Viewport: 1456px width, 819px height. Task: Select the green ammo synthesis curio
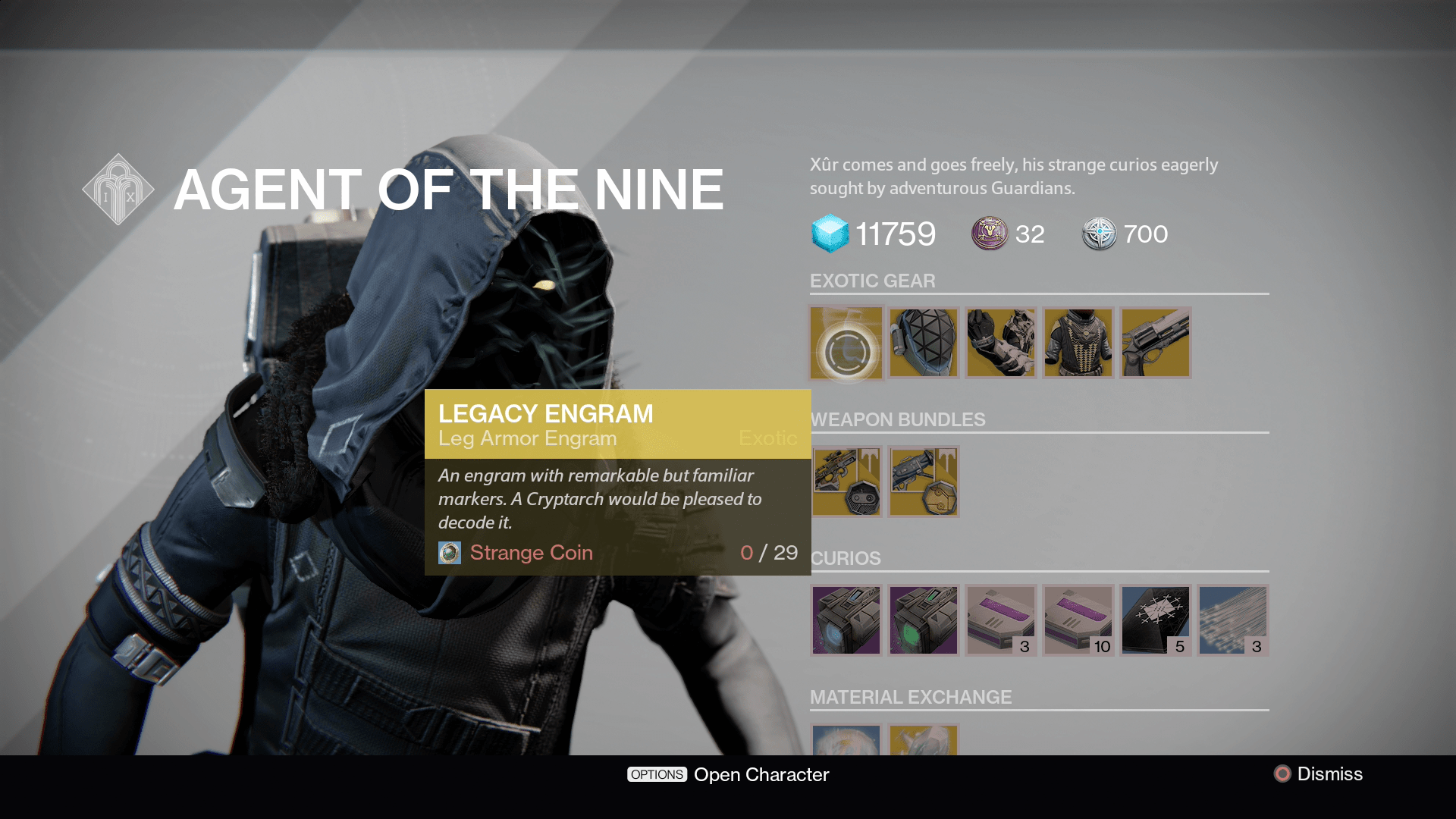pos(923,620)
